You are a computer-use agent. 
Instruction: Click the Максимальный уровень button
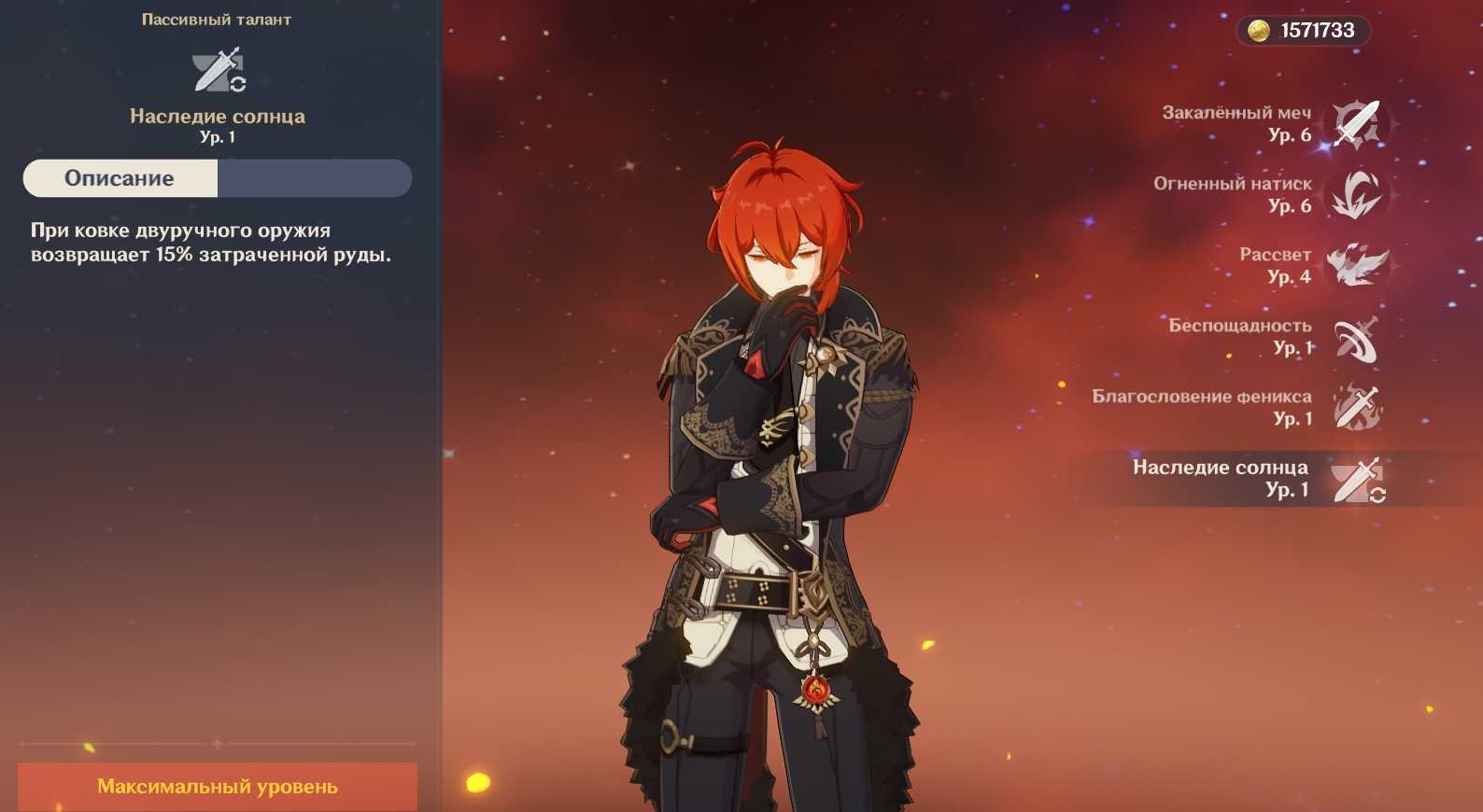tap(218, 787)
